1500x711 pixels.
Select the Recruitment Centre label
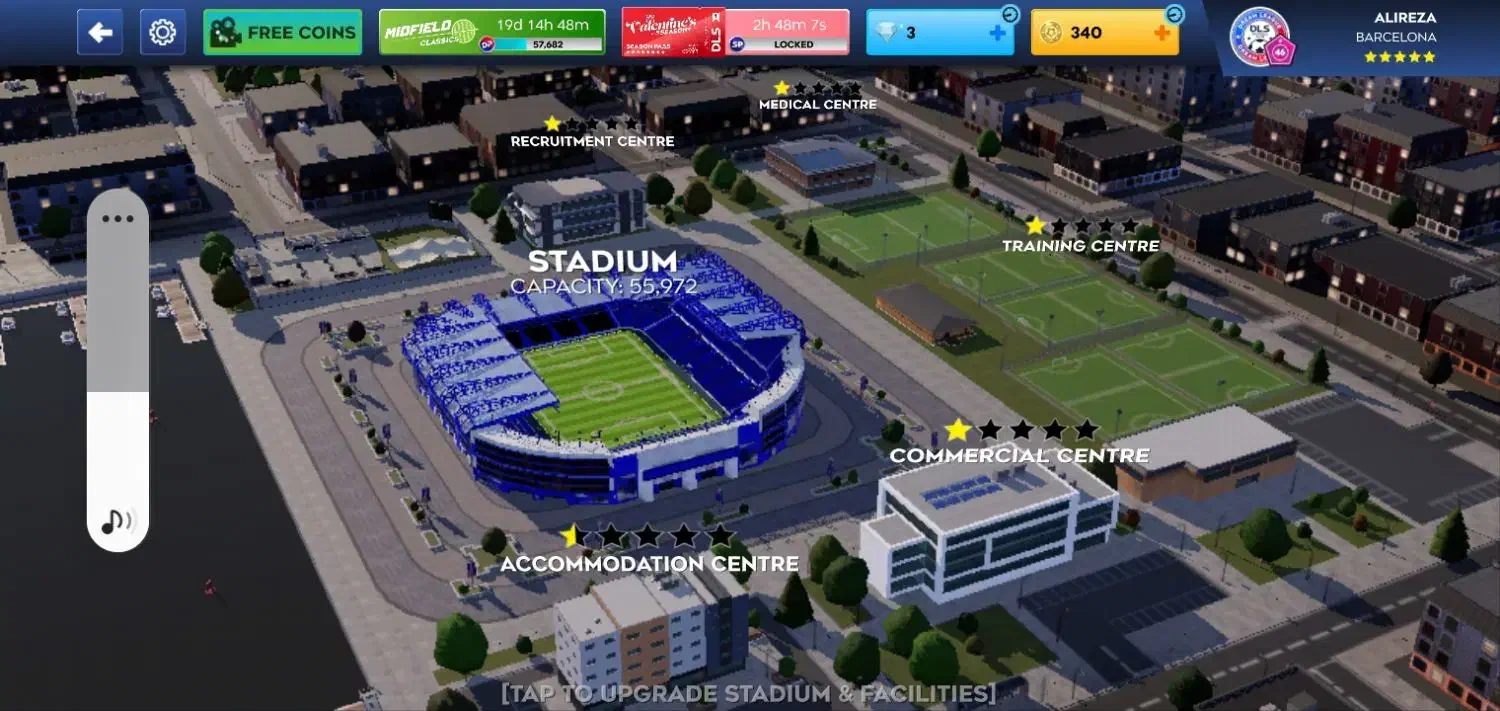(x=592, y=141)
